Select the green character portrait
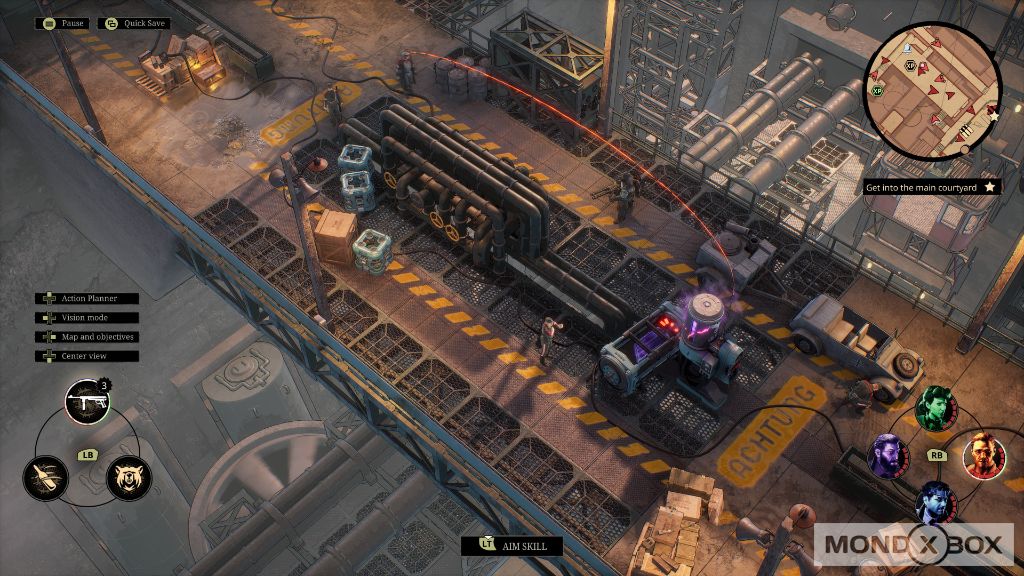 tap(936, 407)
